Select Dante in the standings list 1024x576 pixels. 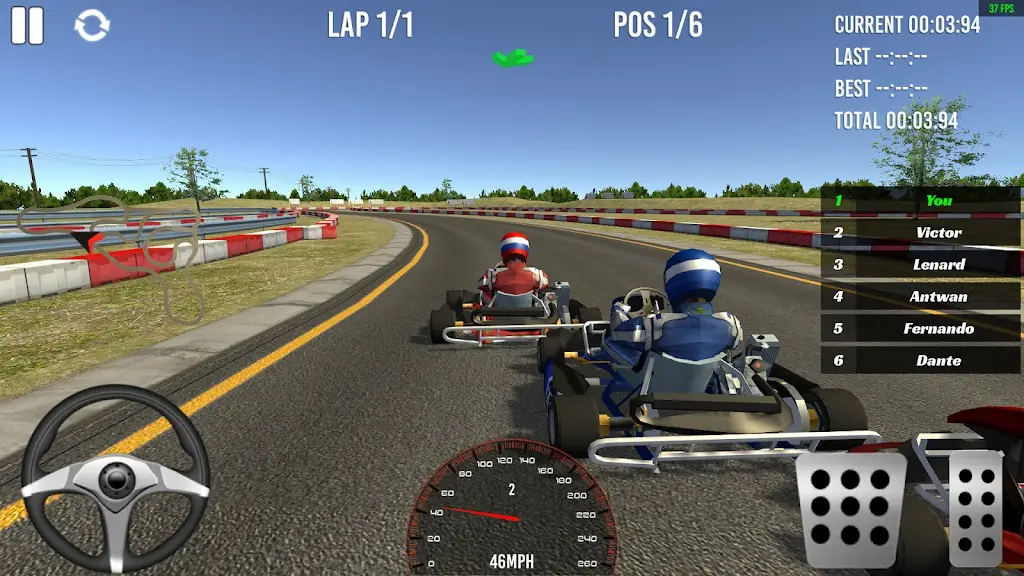click(921, 360)
